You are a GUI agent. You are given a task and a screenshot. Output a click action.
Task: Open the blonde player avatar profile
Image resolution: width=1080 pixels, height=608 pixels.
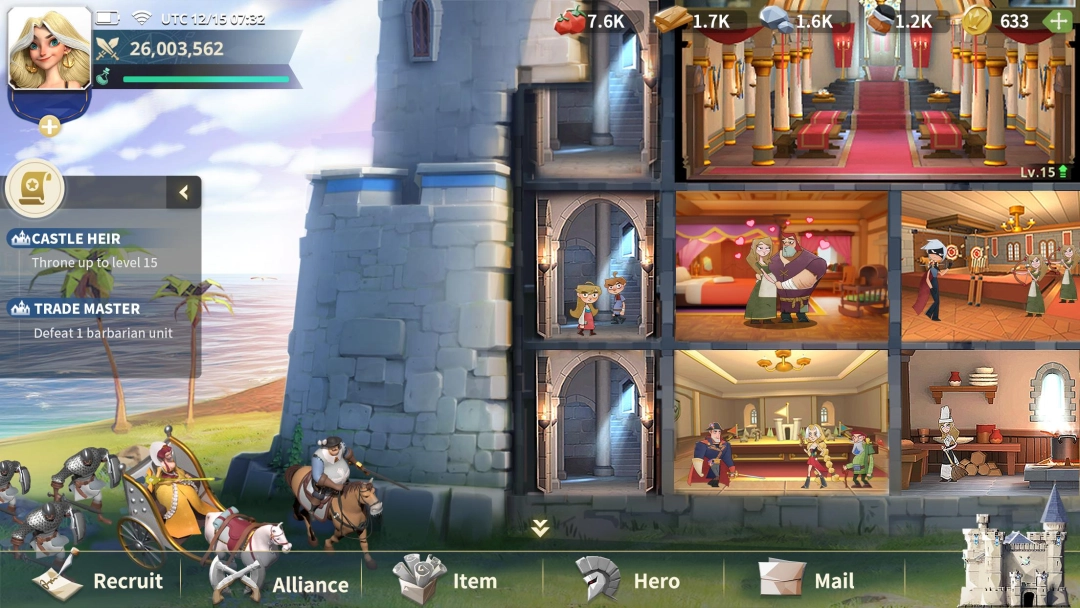coord(49,50)
